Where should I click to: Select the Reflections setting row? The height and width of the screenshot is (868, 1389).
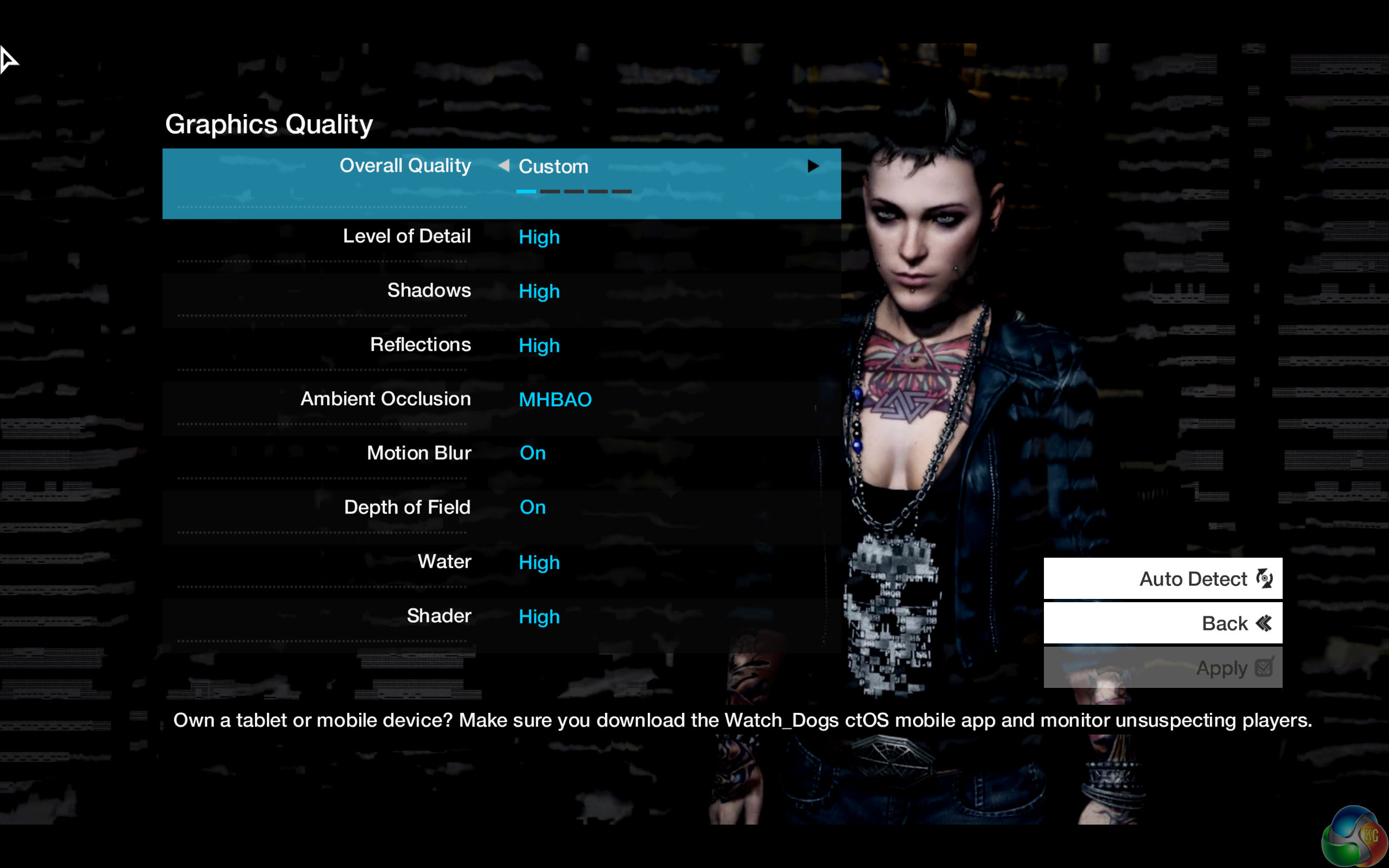[x=501, y=345]
